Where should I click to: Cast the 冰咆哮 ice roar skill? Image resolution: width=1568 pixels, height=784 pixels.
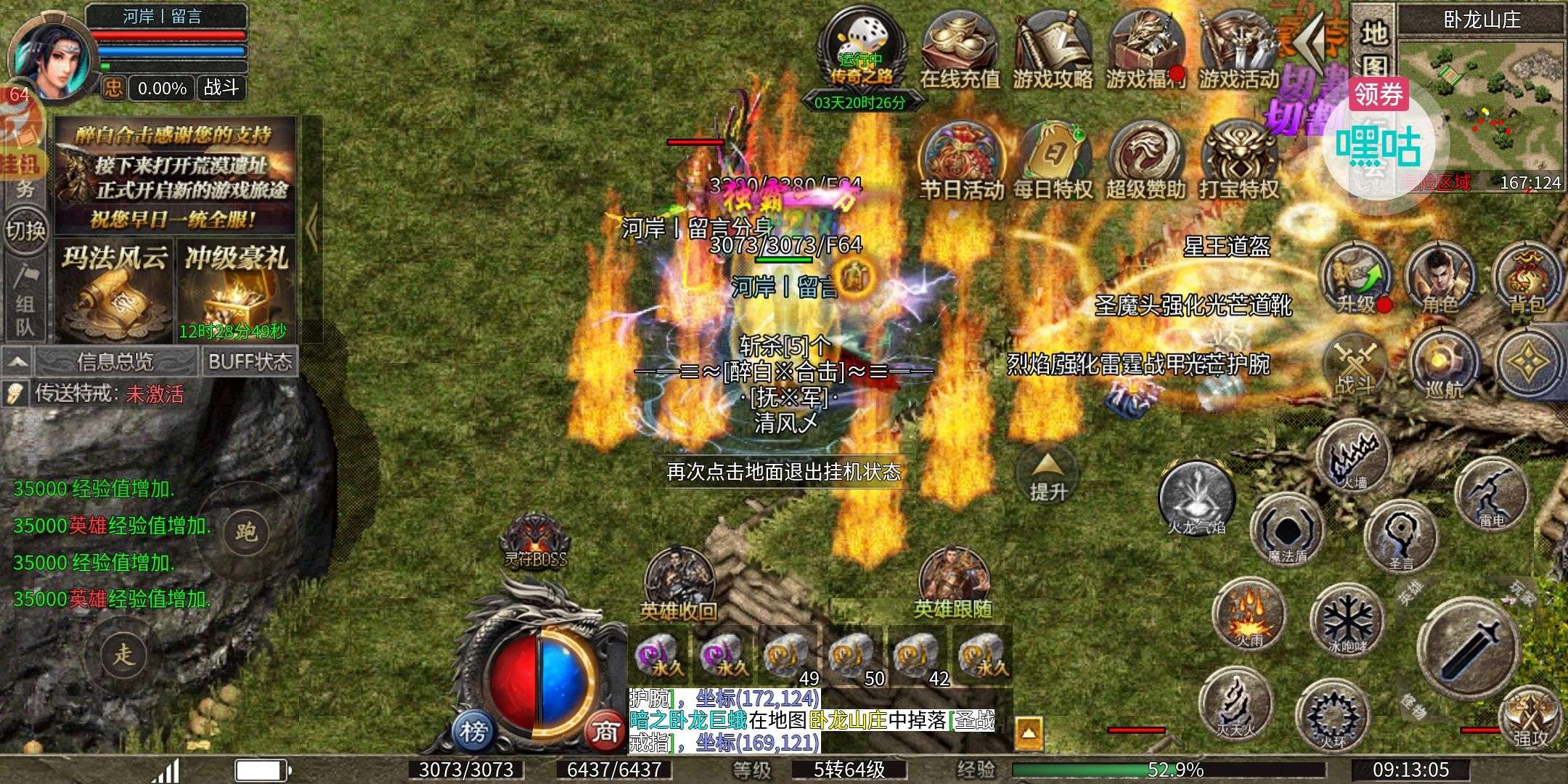1347,621
